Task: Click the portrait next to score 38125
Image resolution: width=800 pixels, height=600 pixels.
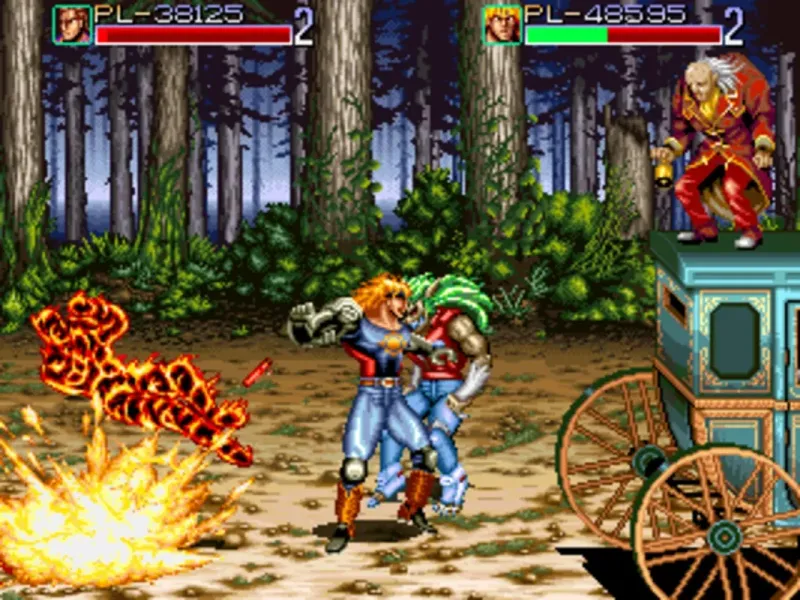Action: point(72,25)
